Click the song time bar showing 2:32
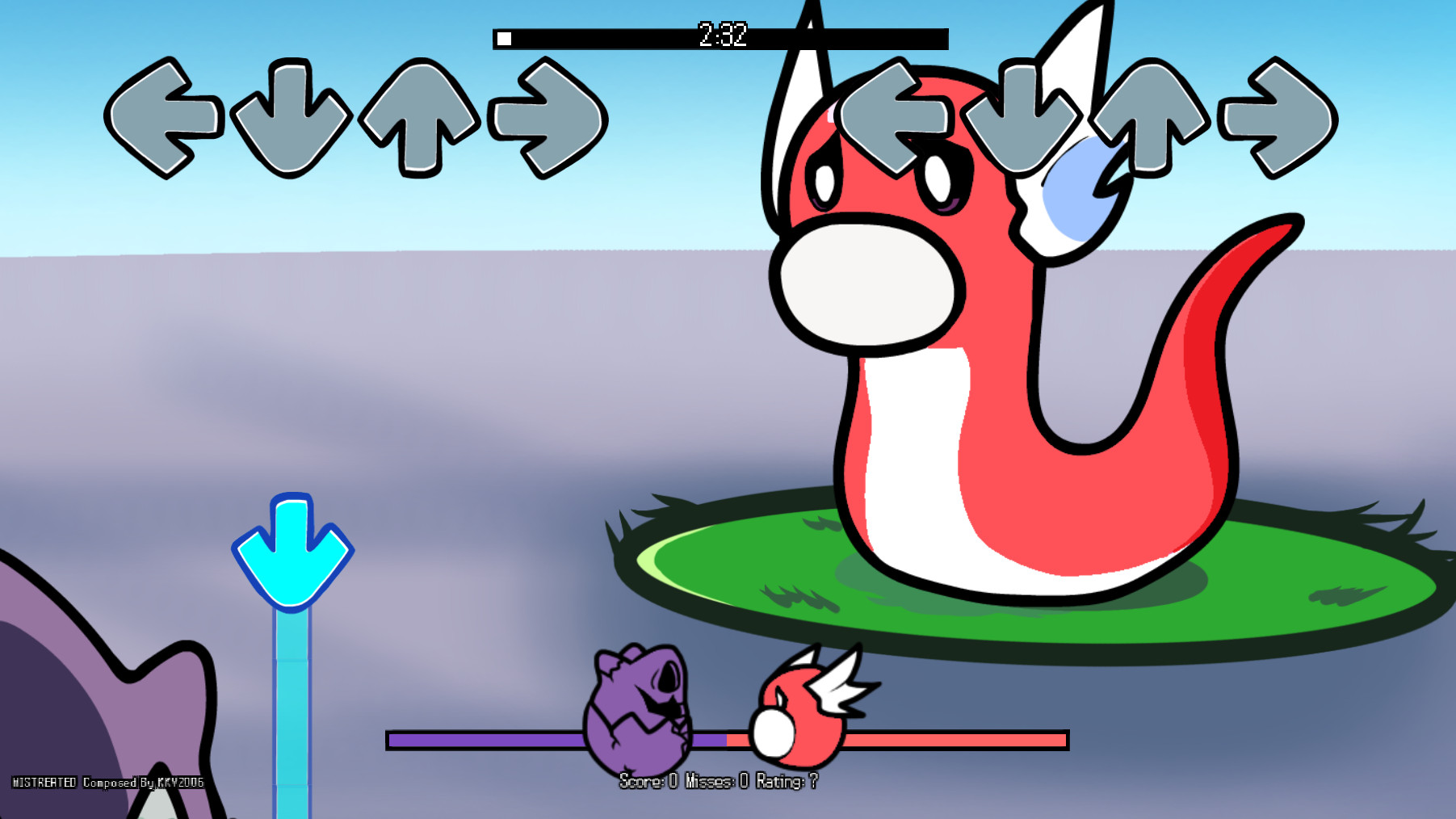Screen dimensions: 1456x819 click(719, 36)
